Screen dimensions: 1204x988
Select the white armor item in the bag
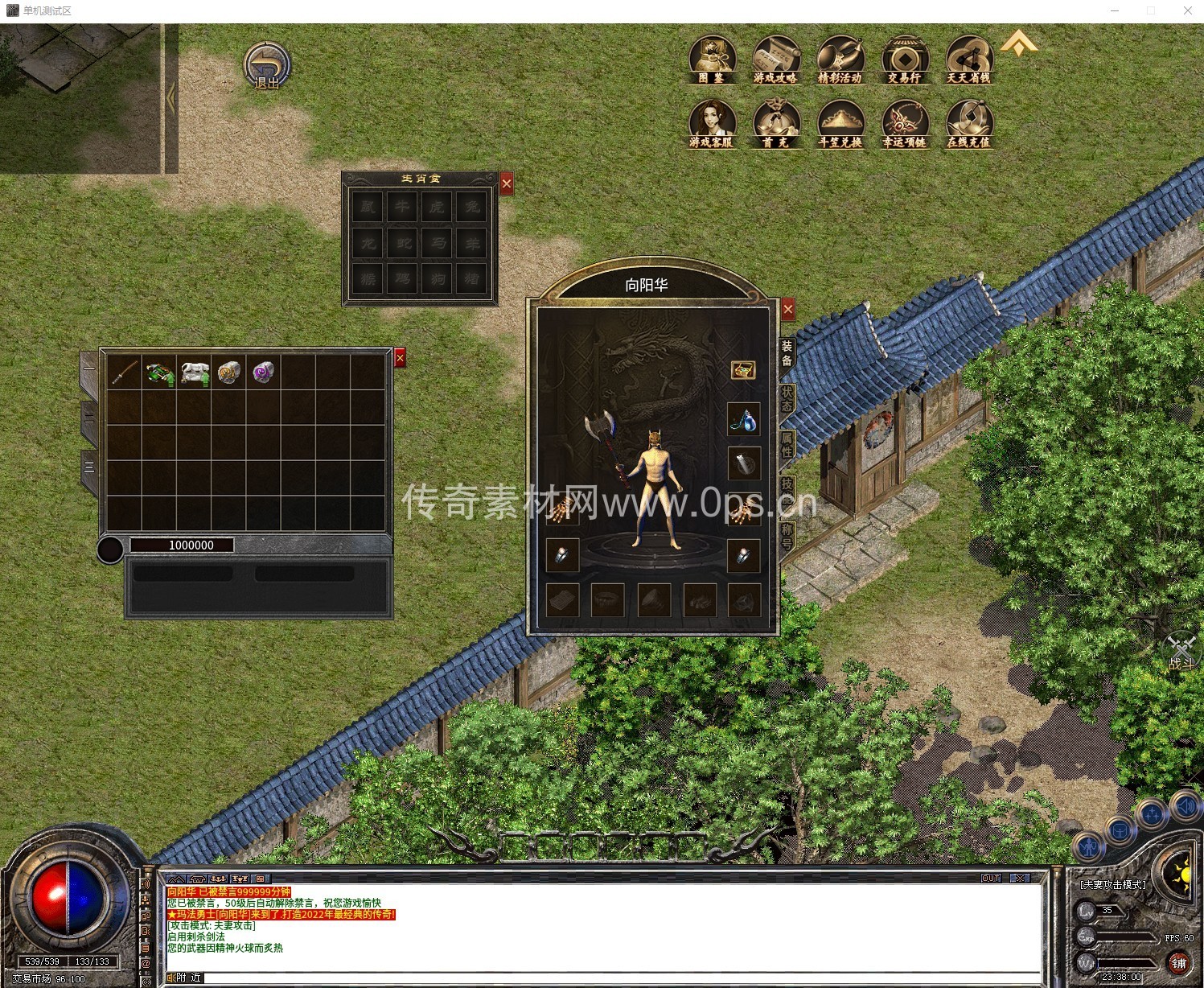click(x=194, y=373)
